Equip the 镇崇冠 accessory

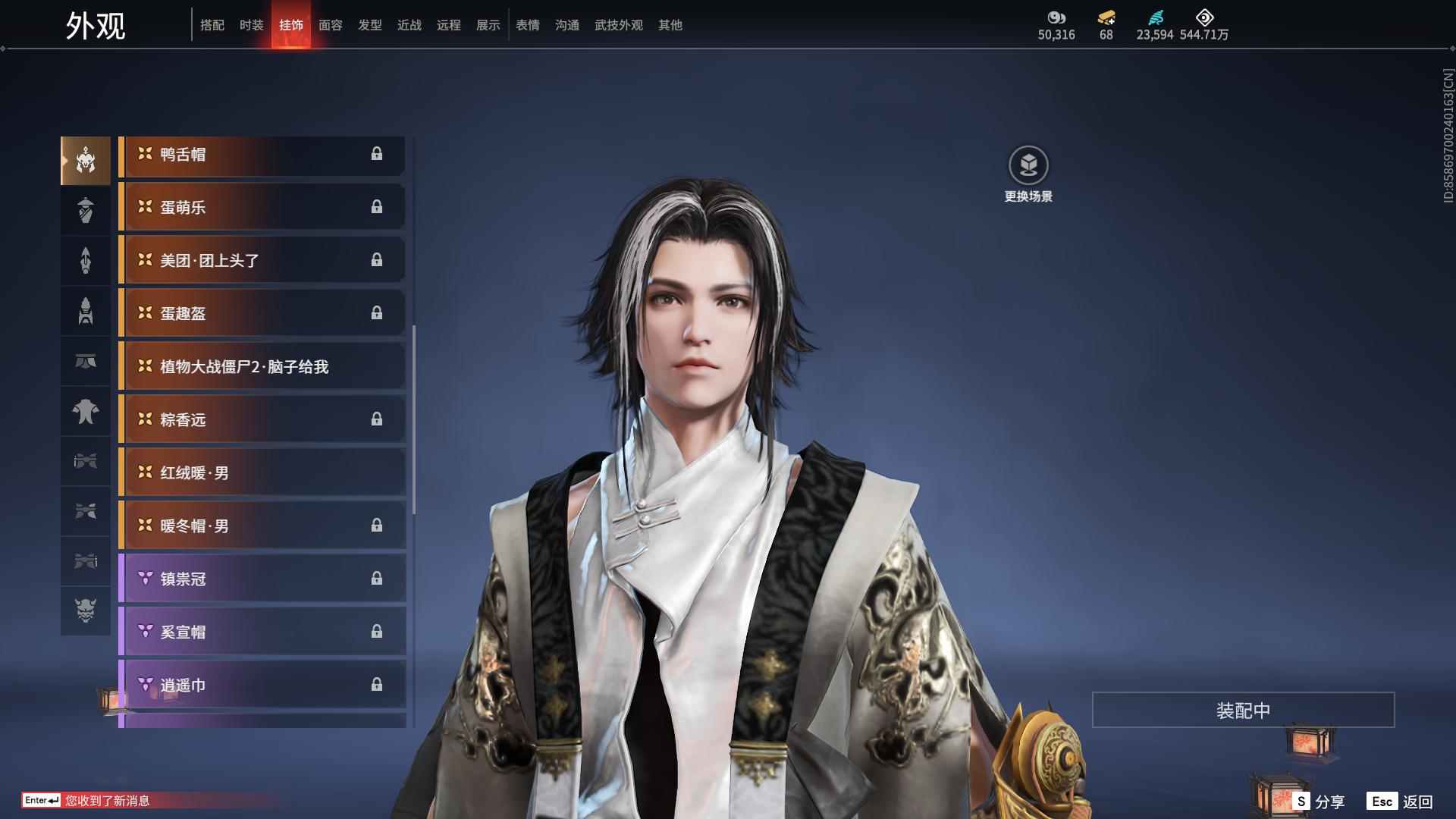pyautogui.click(x=262, y=578)
